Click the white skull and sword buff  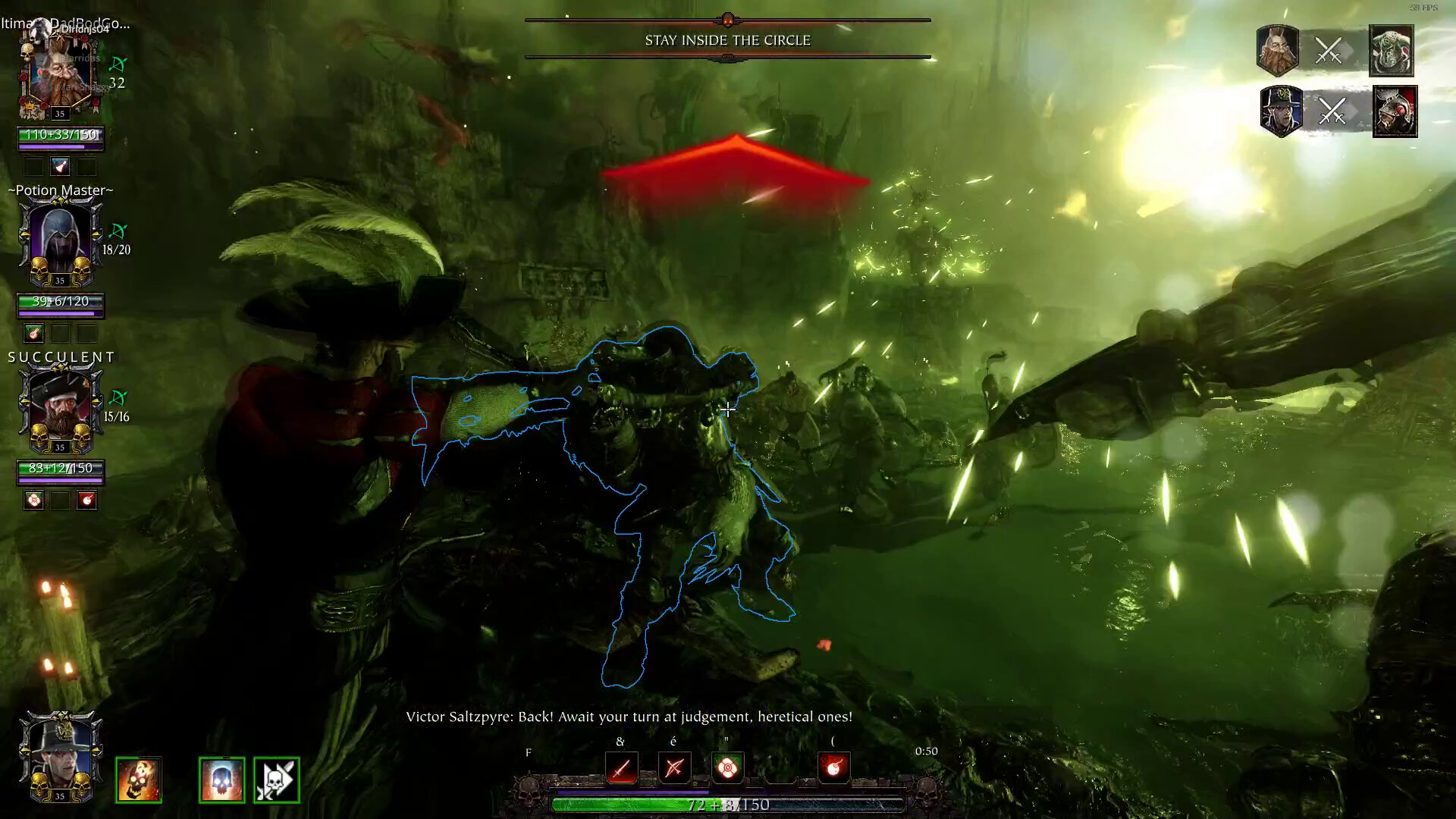(x=277, y=780)
